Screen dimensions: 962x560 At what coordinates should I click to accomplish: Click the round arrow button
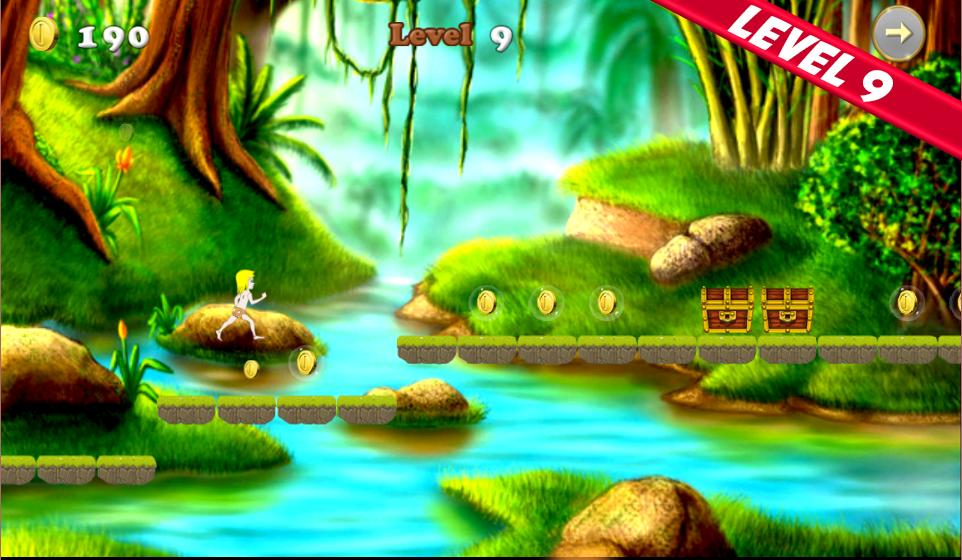898,34
